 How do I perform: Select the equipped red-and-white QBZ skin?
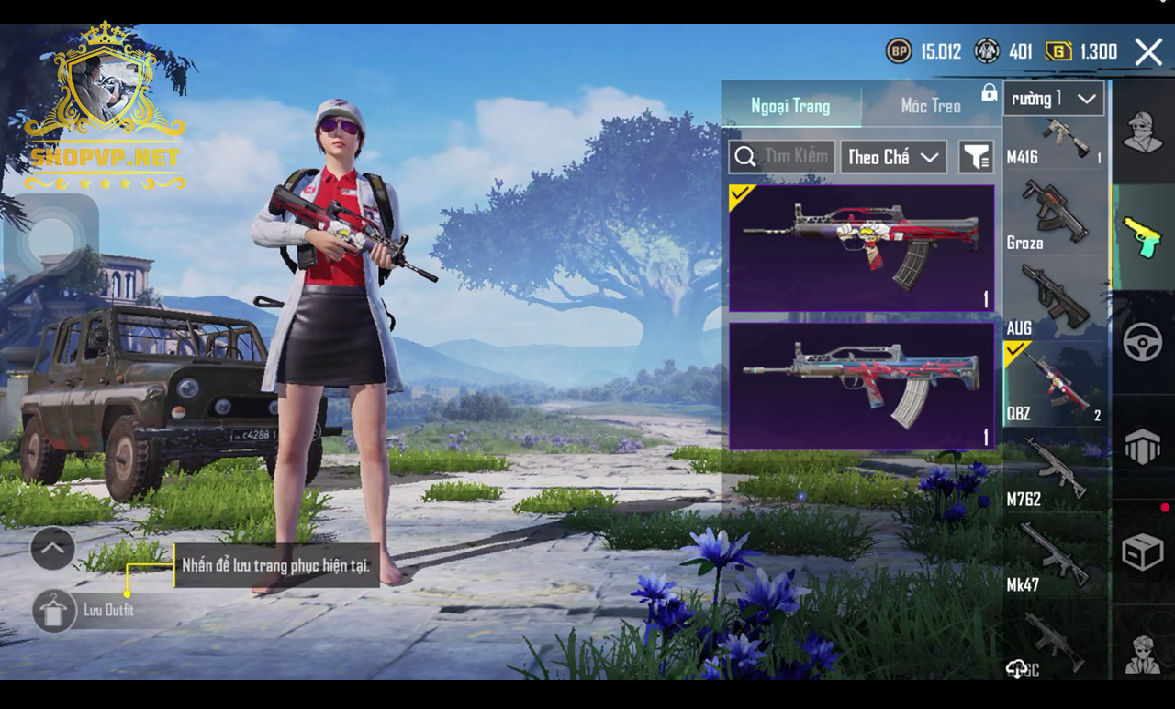point(861,248)
